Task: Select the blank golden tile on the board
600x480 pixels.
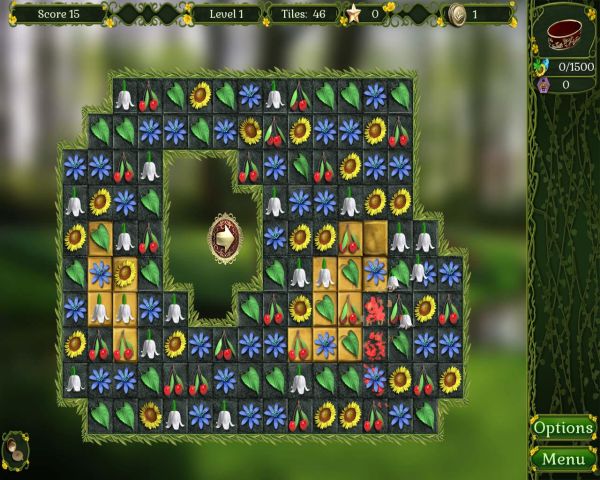Action: [x=375, y=237]
